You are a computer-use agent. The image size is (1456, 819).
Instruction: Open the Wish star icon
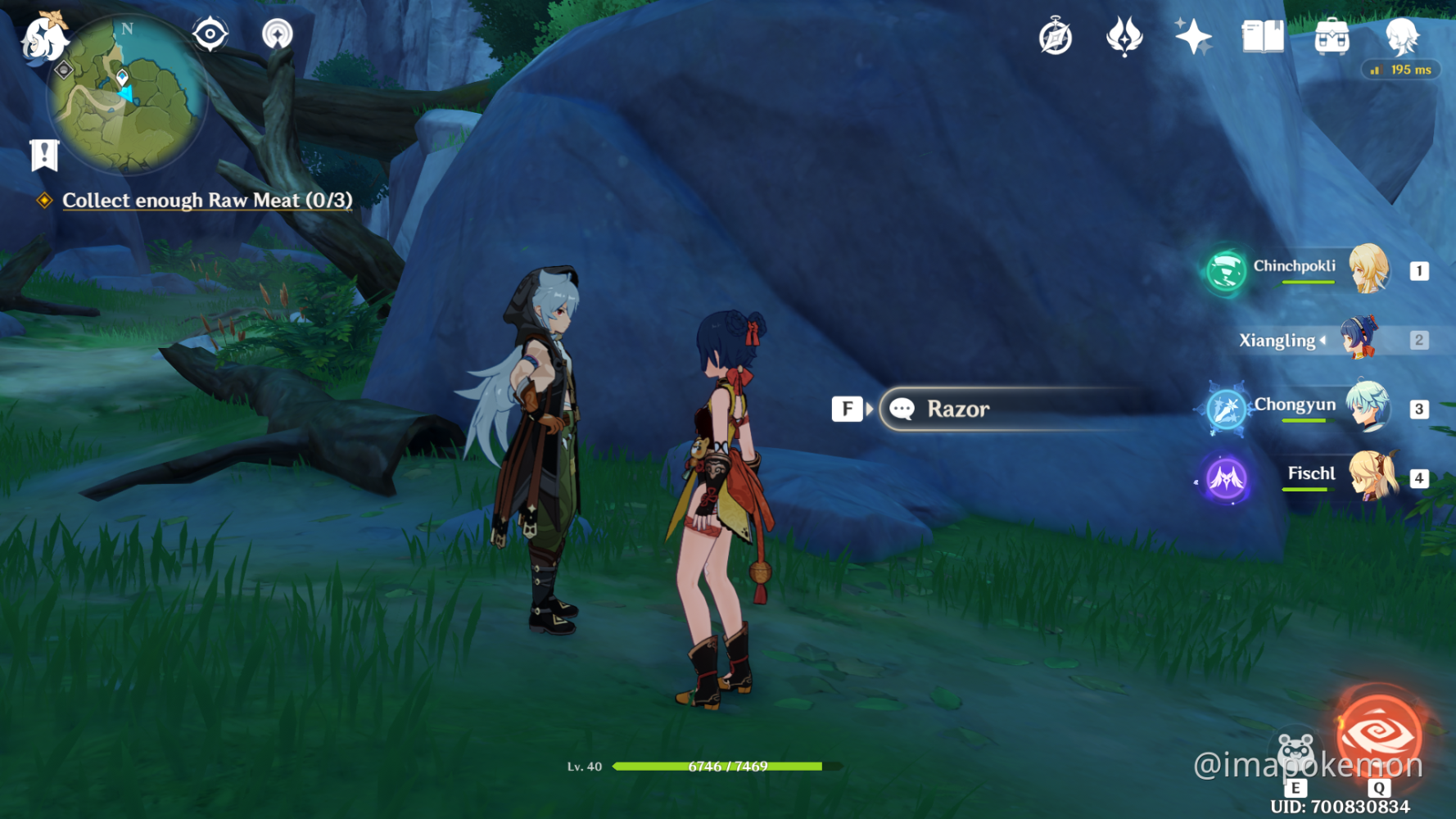tap(1193, 37)
